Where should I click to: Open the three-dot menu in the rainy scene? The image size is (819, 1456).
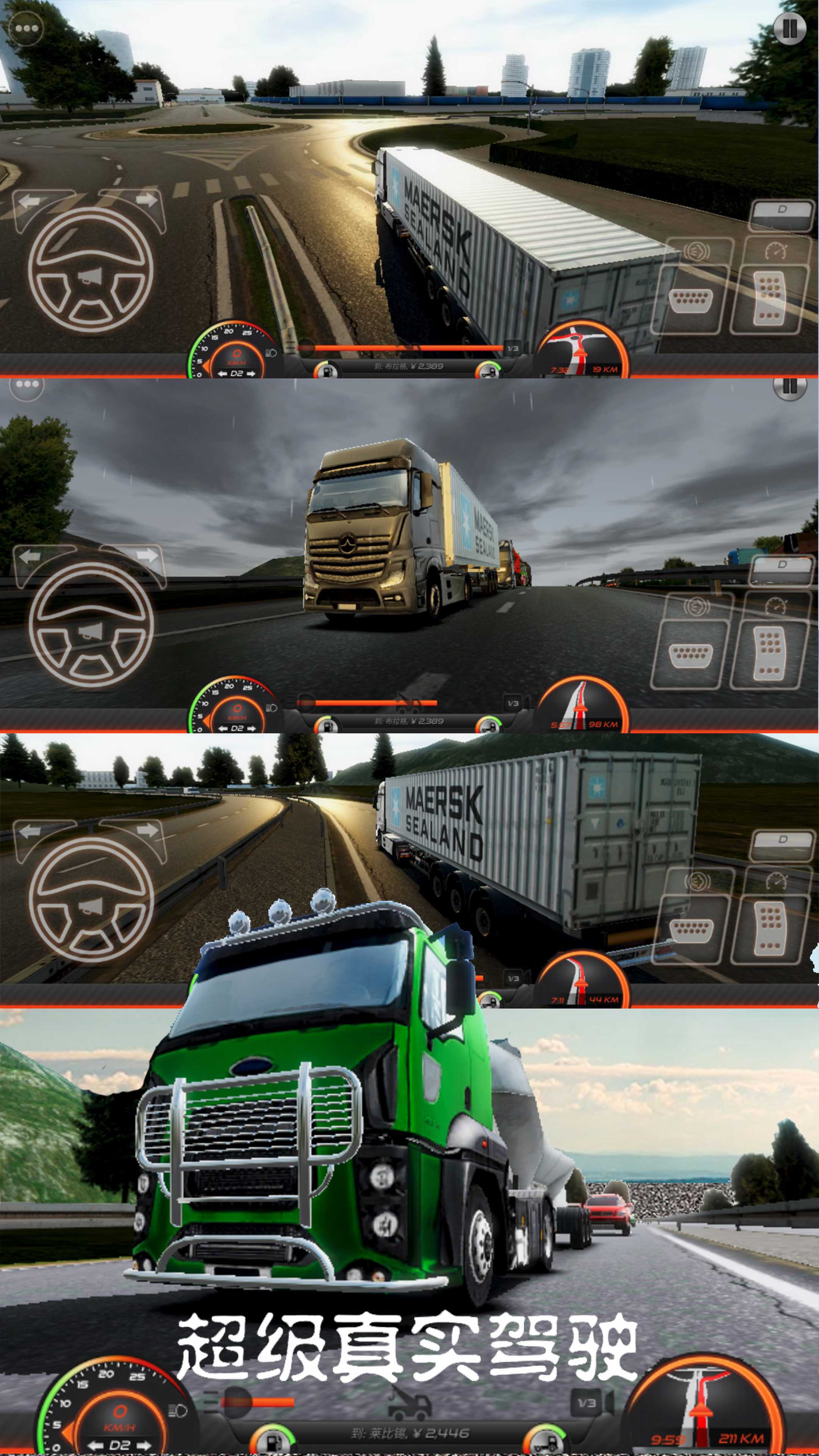tap(27, 385)
